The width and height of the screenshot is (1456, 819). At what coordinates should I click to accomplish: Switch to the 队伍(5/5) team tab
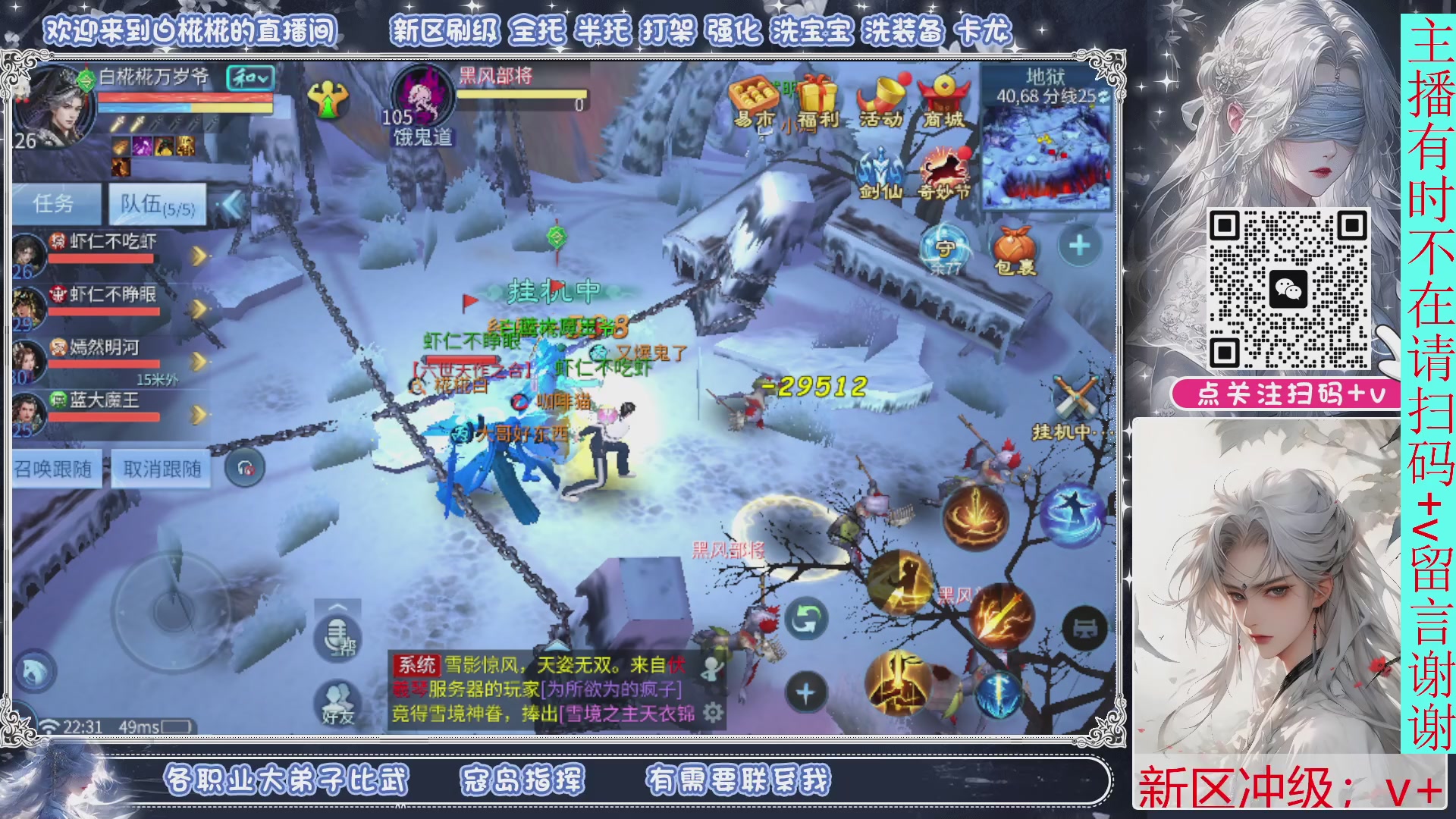click(155, 205)
